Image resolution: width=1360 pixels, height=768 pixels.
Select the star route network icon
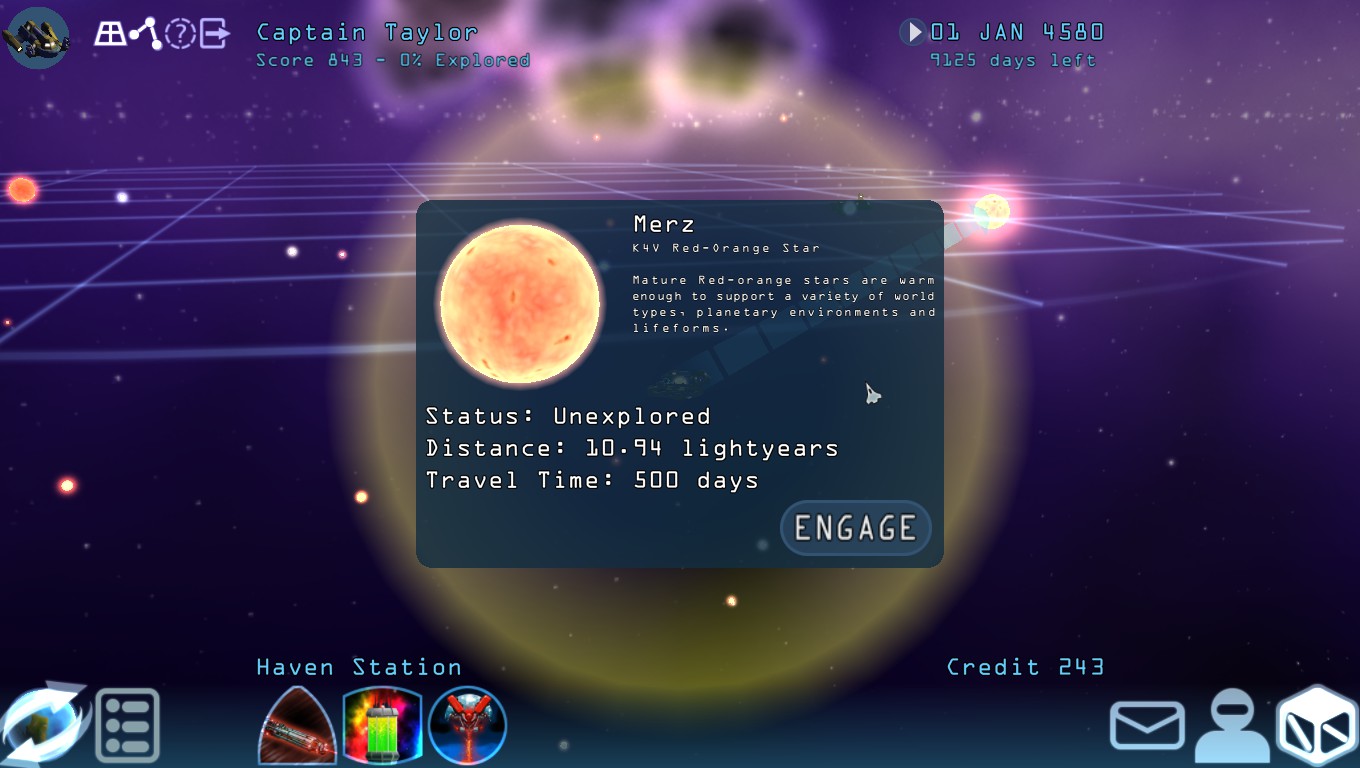[x=144, y=32]
